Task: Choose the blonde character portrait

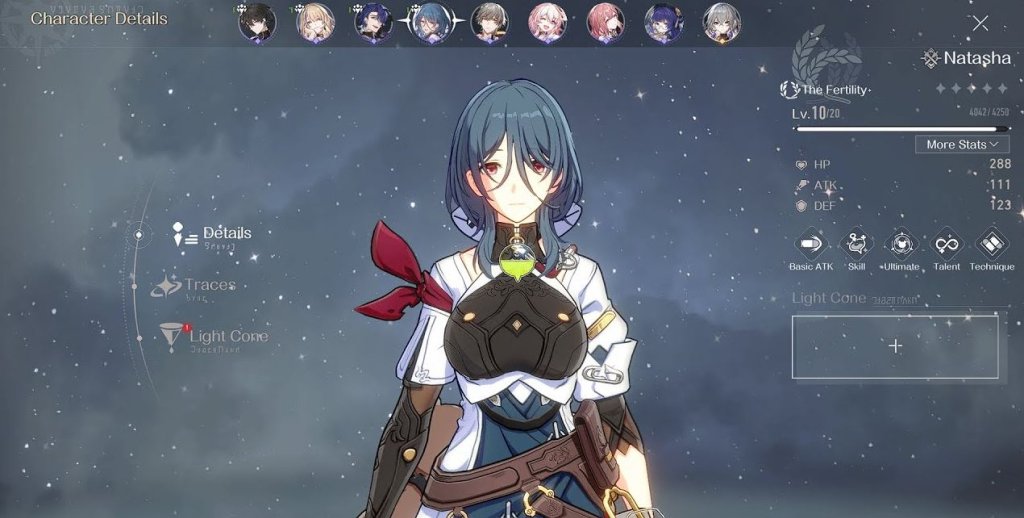Action: (x=315, y=23)
